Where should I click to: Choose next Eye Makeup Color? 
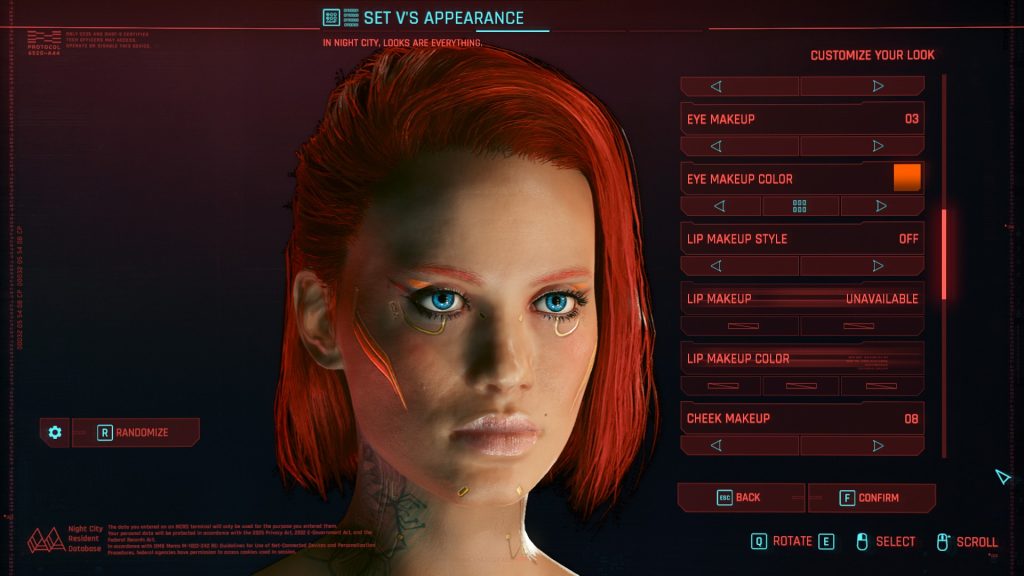point(881,206)
